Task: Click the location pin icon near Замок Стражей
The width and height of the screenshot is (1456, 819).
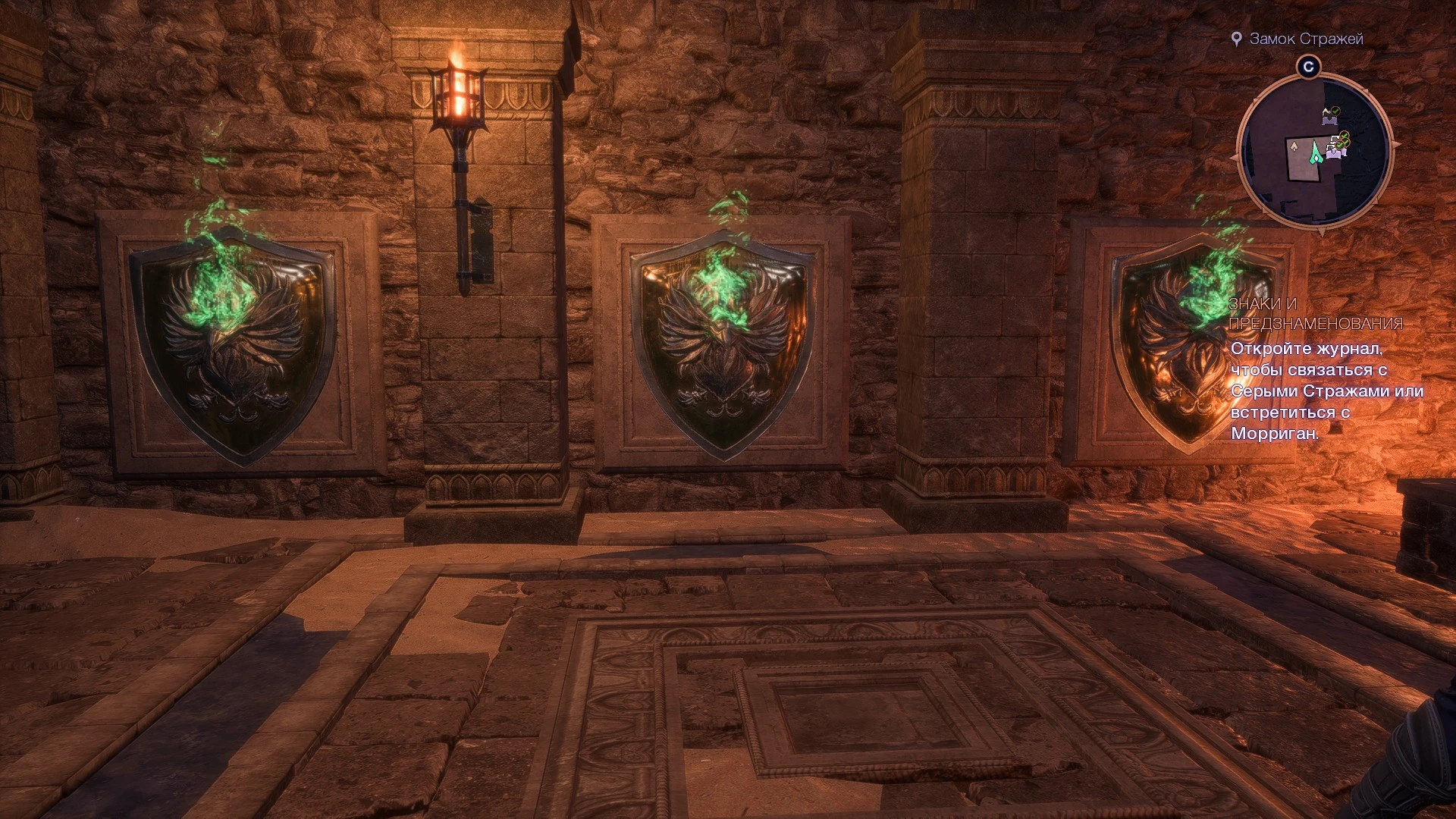Action: 1238,39
